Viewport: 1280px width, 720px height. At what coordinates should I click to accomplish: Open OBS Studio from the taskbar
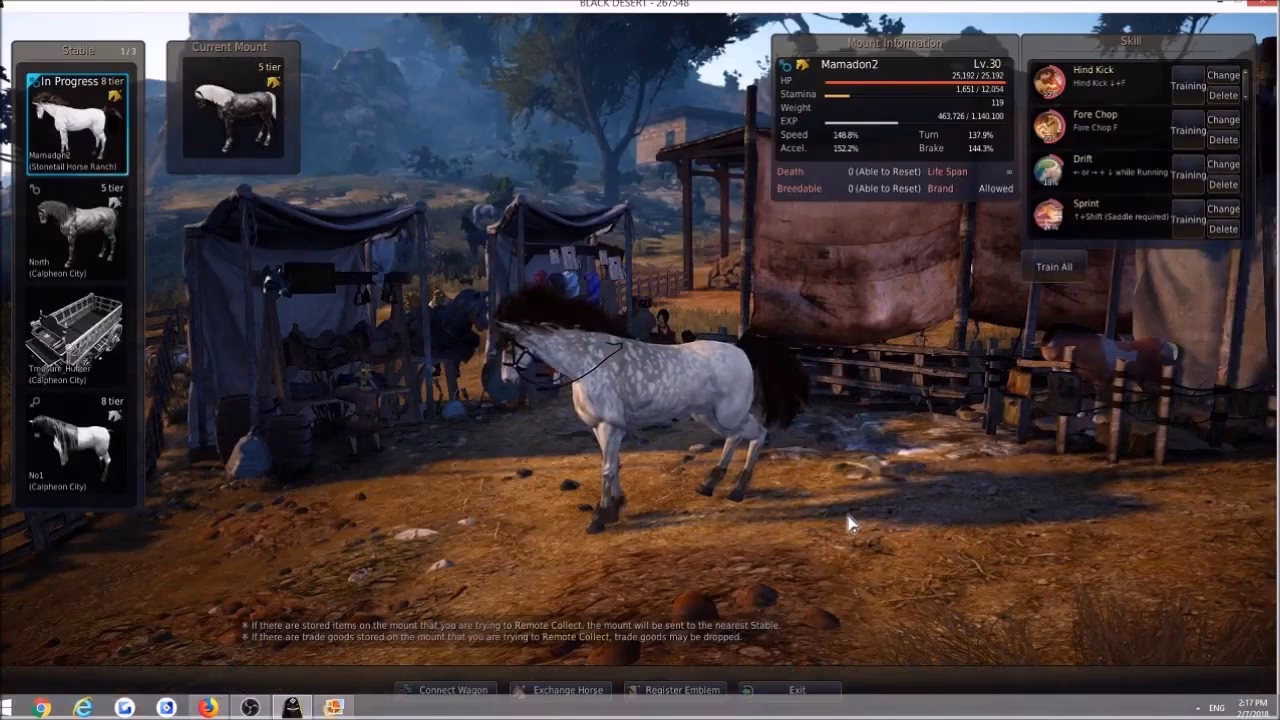(x=248, y=706)
